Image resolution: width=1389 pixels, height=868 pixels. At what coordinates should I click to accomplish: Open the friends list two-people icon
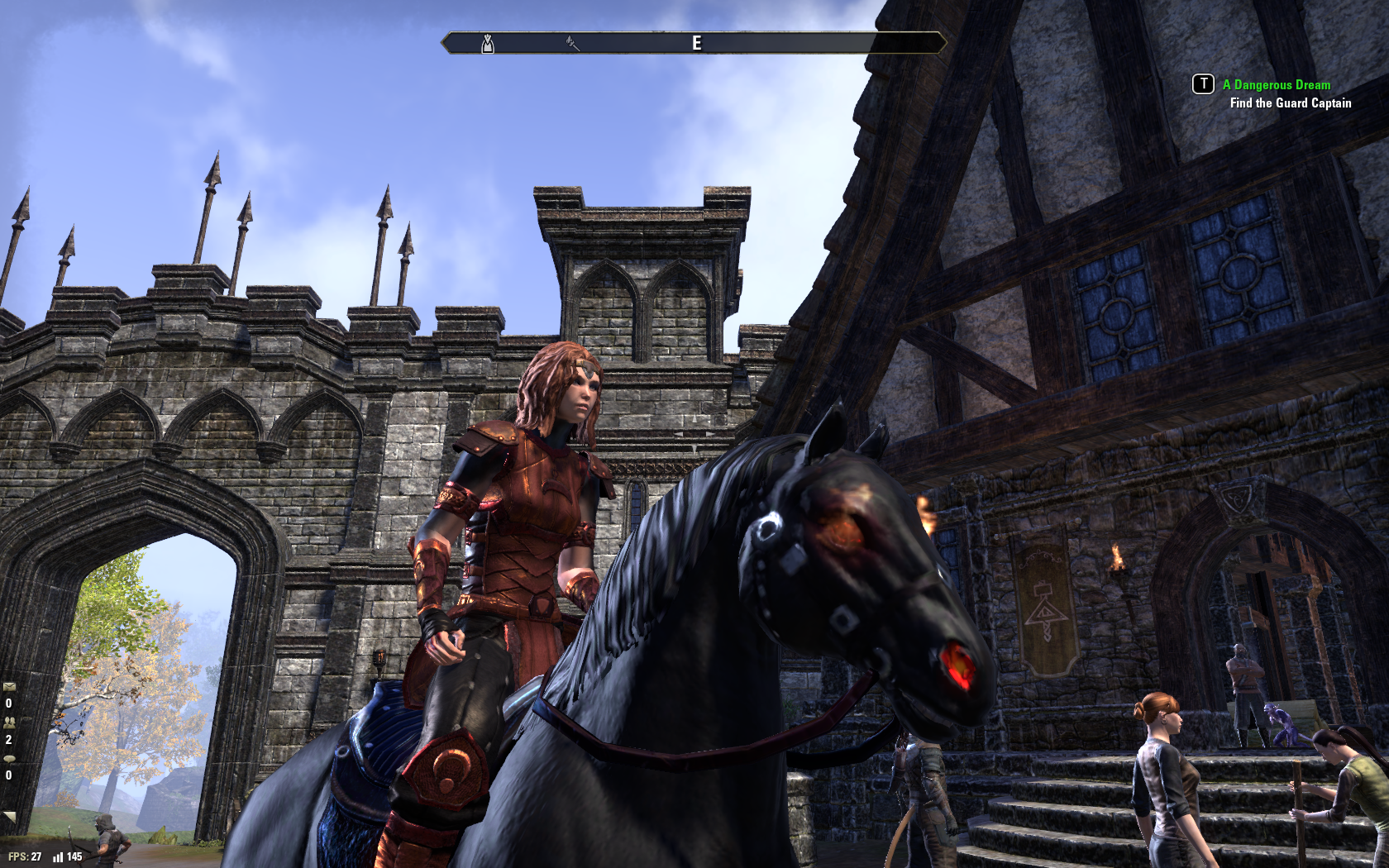[x=9, y=722]
